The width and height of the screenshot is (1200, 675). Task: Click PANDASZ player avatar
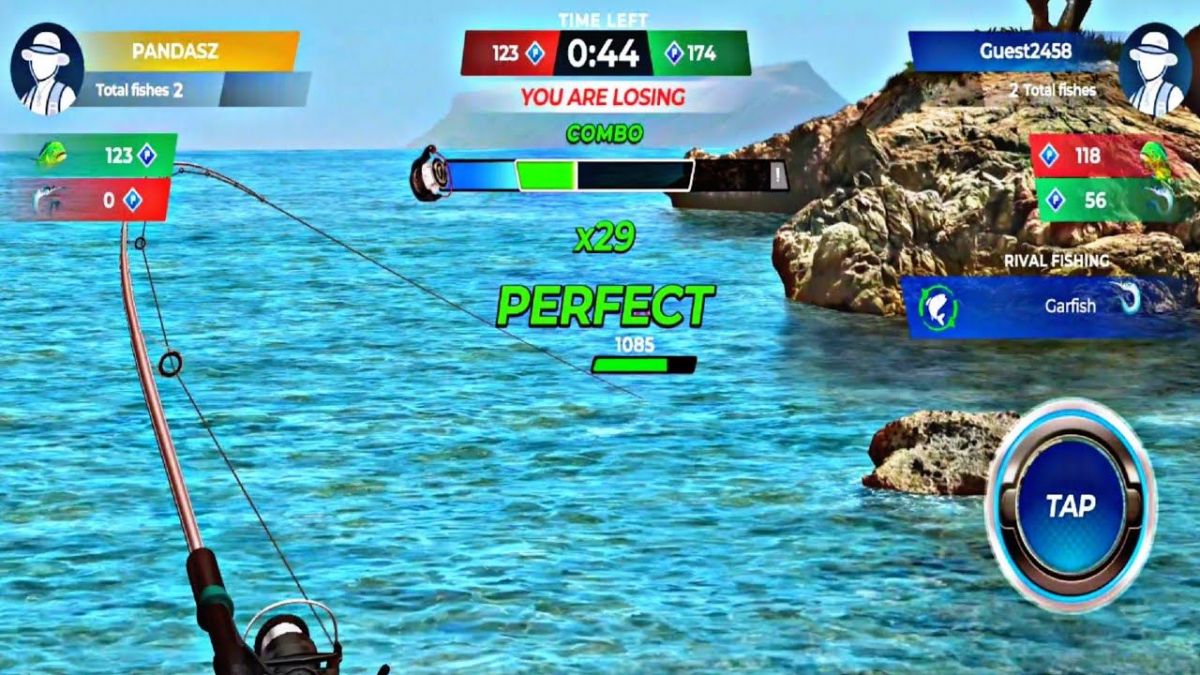(46, 68)
